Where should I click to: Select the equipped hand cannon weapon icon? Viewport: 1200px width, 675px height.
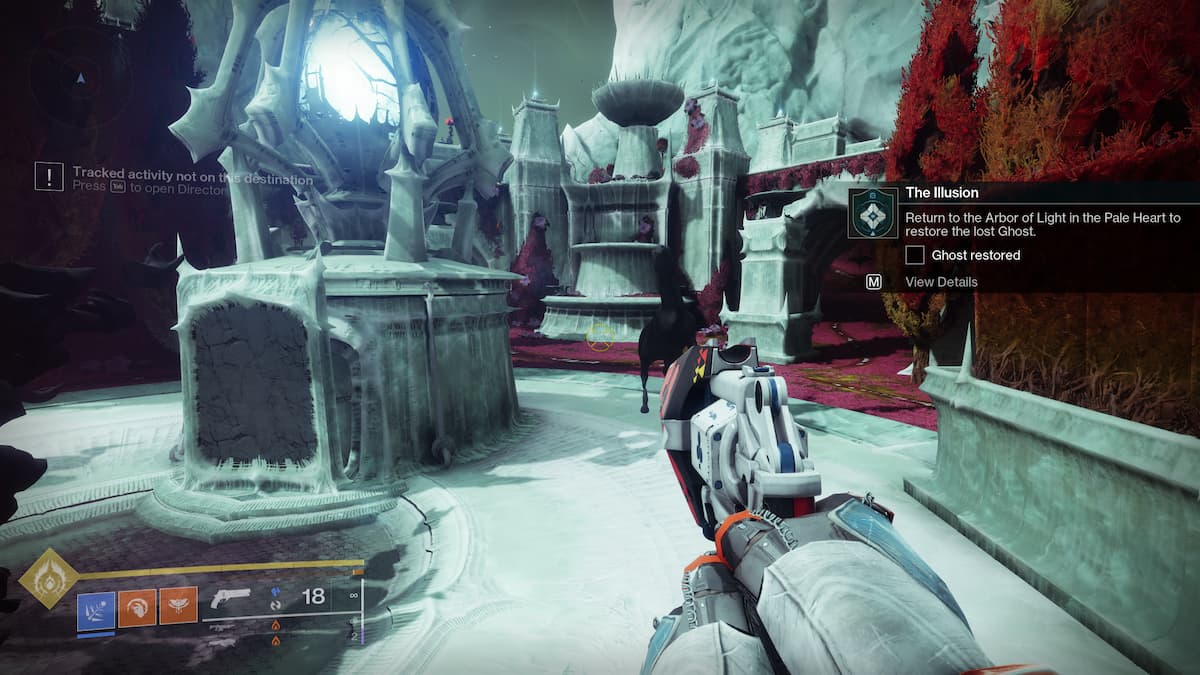(x=231, y=598)
